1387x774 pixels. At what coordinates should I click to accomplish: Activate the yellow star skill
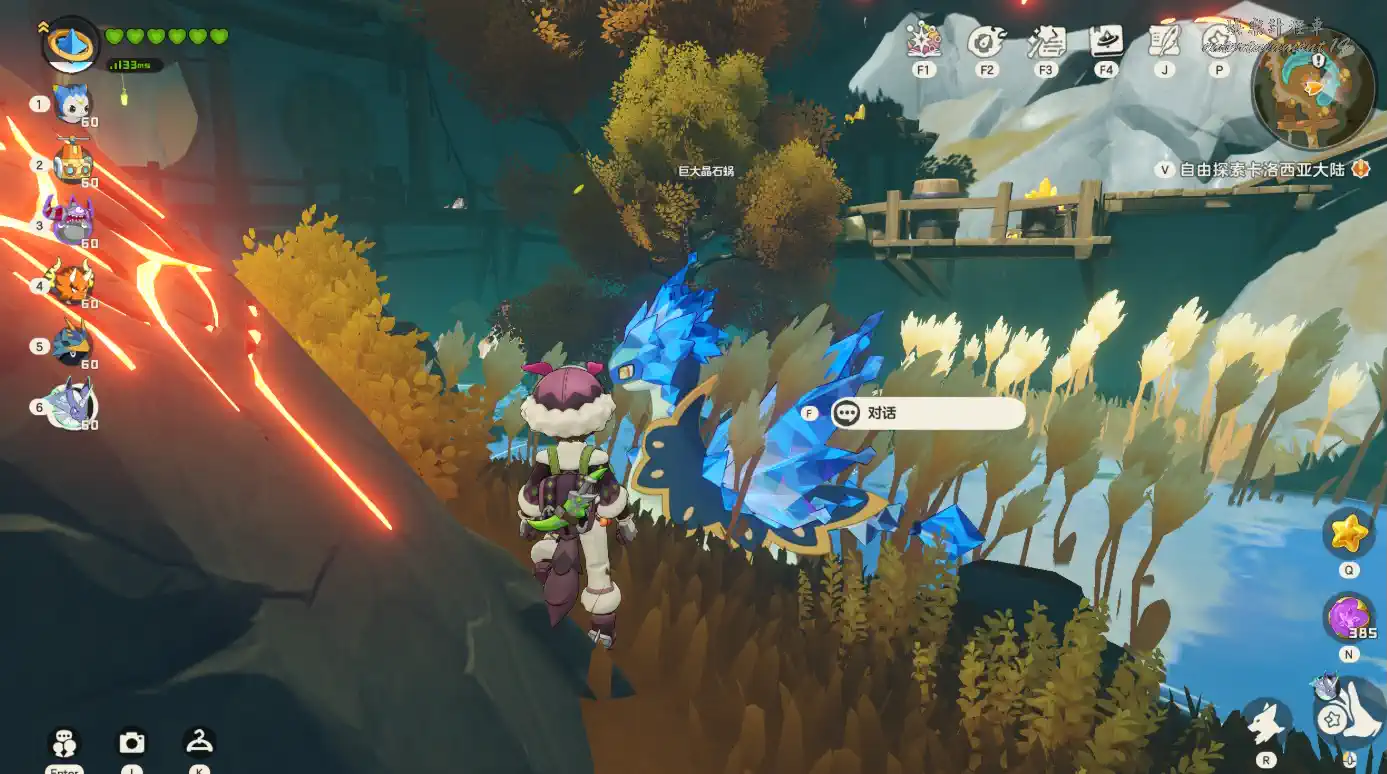pos(1348,533)
